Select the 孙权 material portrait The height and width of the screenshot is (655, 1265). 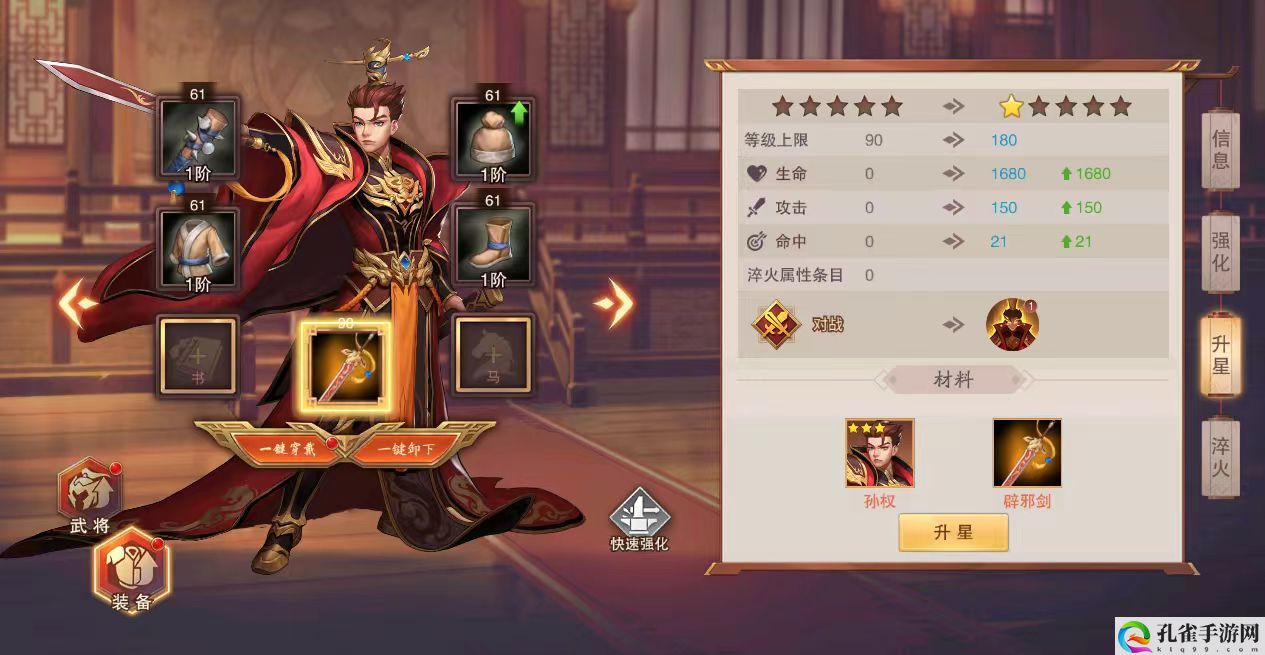coord(879,453)
